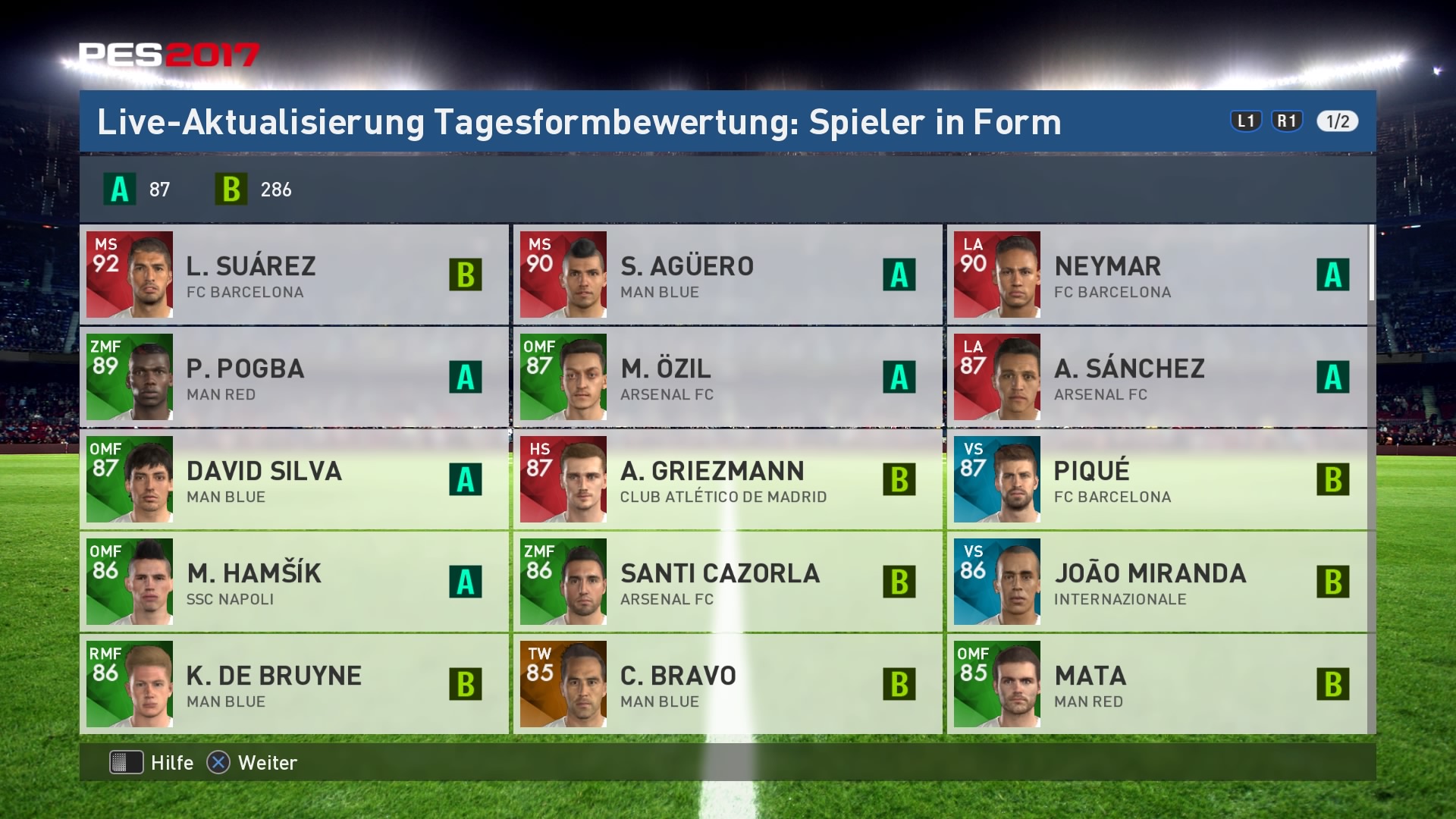Click the 1/2 page indicator
The height and width of the screenshot is (819, 1456).
[x=1337, y=121]
